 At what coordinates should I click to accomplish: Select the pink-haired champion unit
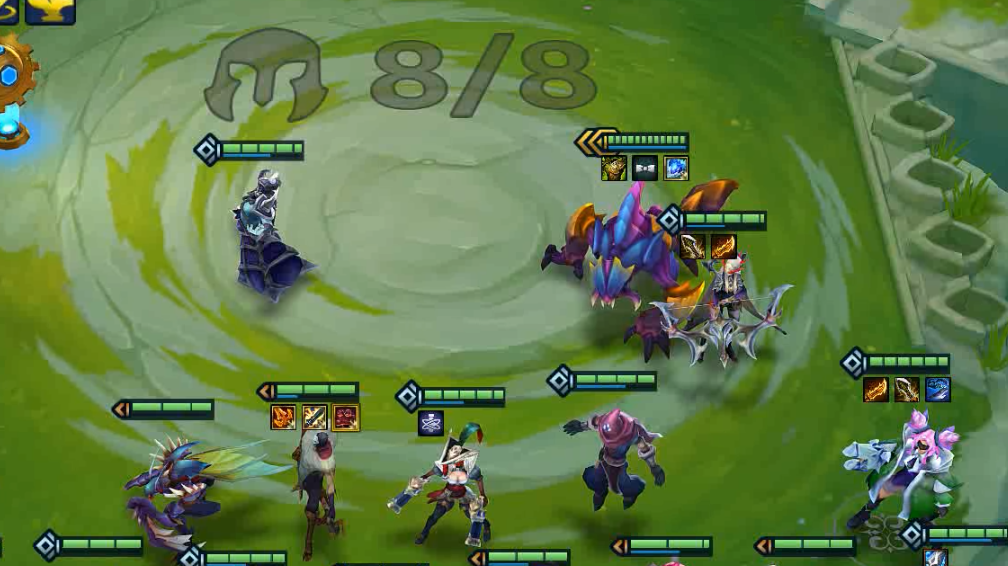903,468
